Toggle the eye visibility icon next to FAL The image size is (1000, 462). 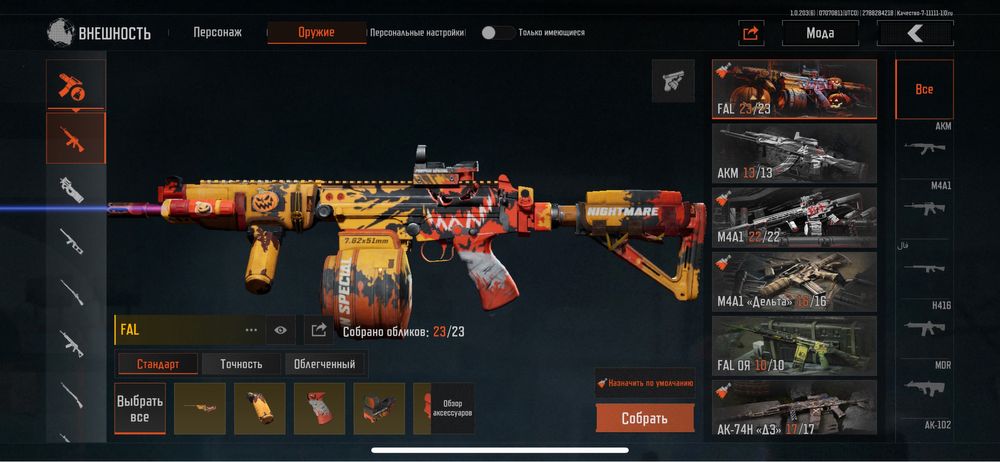click(281, 329)
